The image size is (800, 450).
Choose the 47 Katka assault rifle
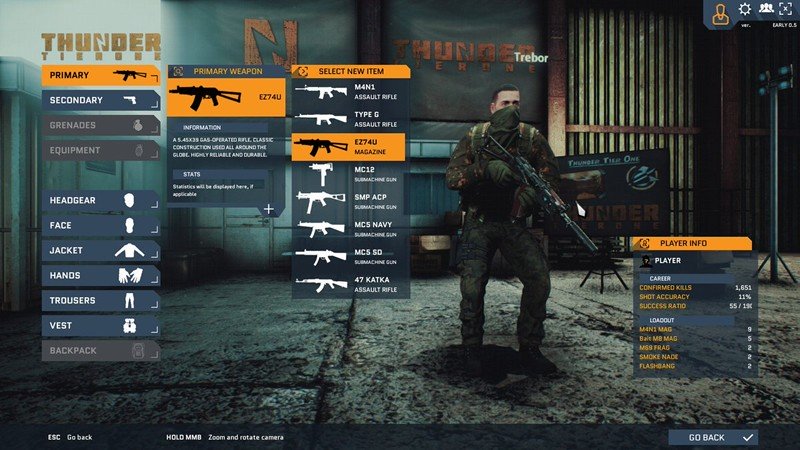pyautogui.click(x=349, y=284)
